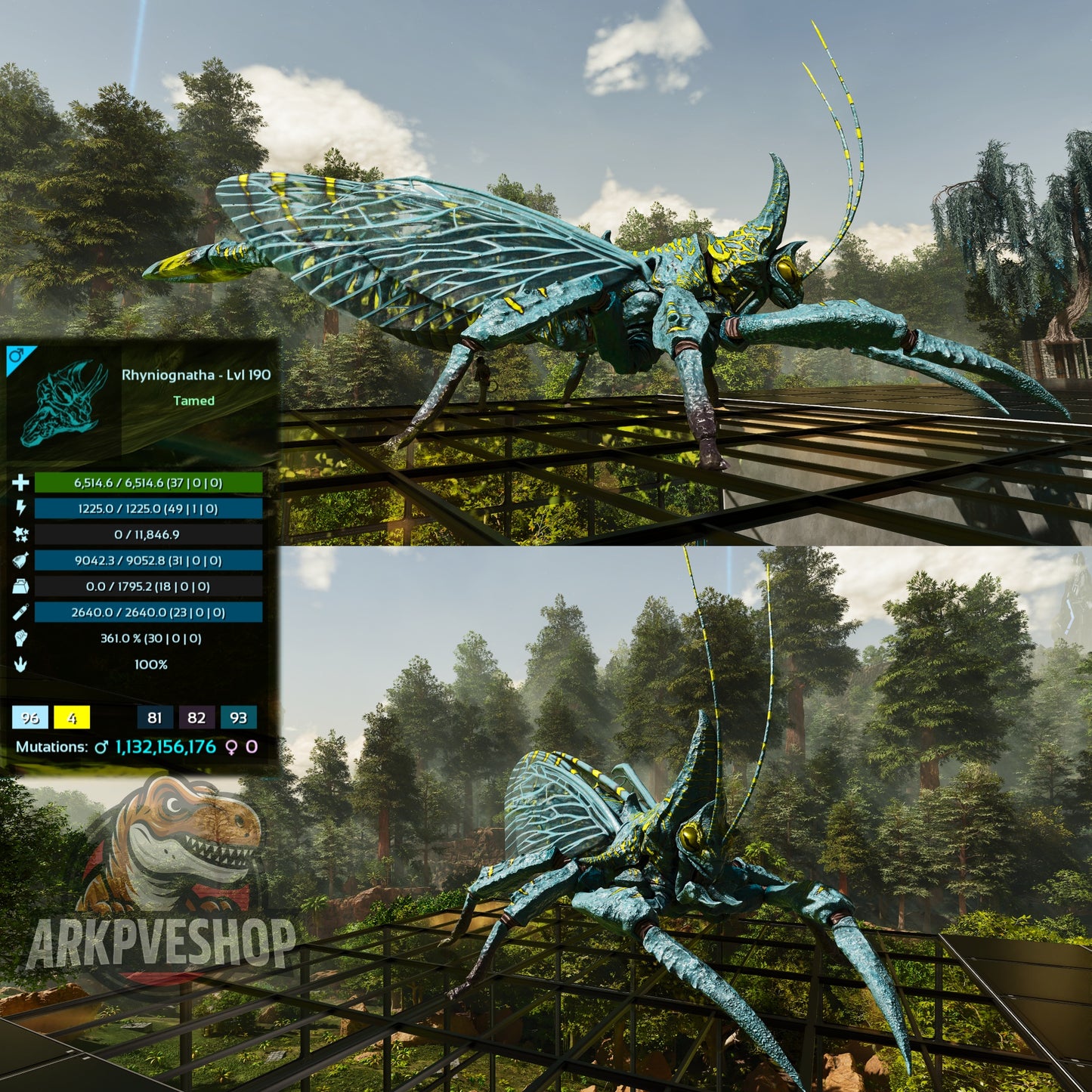
Task: Choose the dark navy color region 81
Action: click(155, 717)
